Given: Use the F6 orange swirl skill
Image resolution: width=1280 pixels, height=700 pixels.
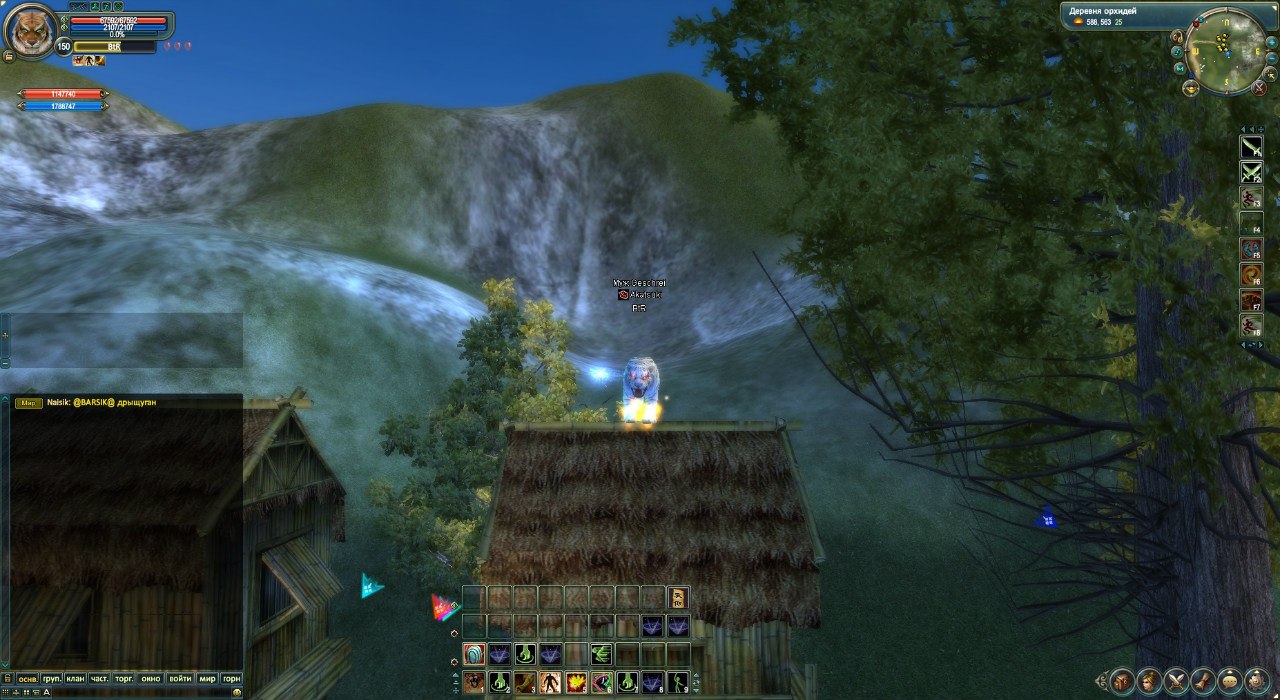Looking at the screenshot, I should click(x=1252, y=273).
